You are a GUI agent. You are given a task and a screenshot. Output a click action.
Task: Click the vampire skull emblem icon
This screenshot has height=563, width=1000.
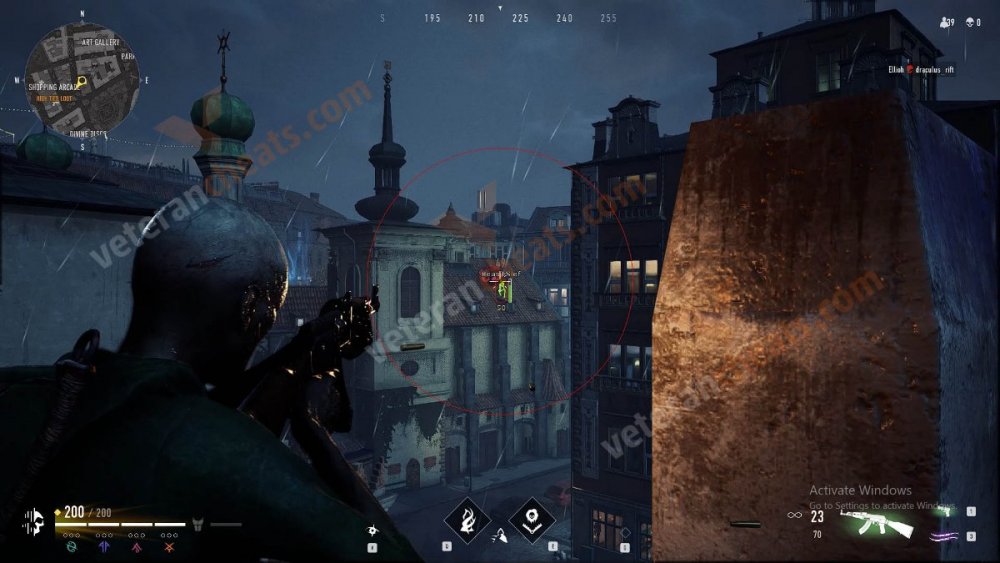(x=33, y=521)
